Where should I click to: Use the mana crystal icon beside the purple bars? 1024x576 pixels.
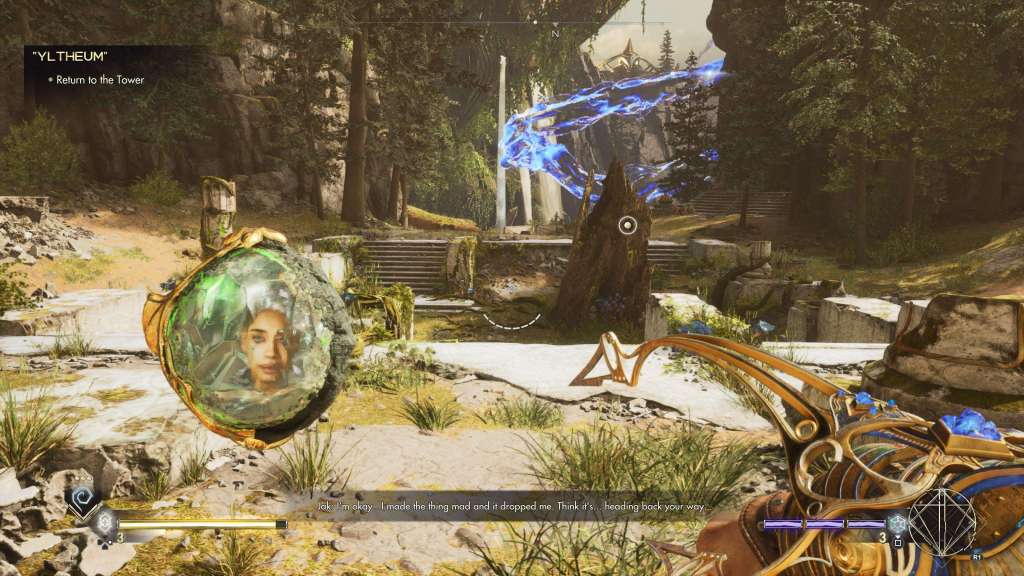(x=897, y=523)
